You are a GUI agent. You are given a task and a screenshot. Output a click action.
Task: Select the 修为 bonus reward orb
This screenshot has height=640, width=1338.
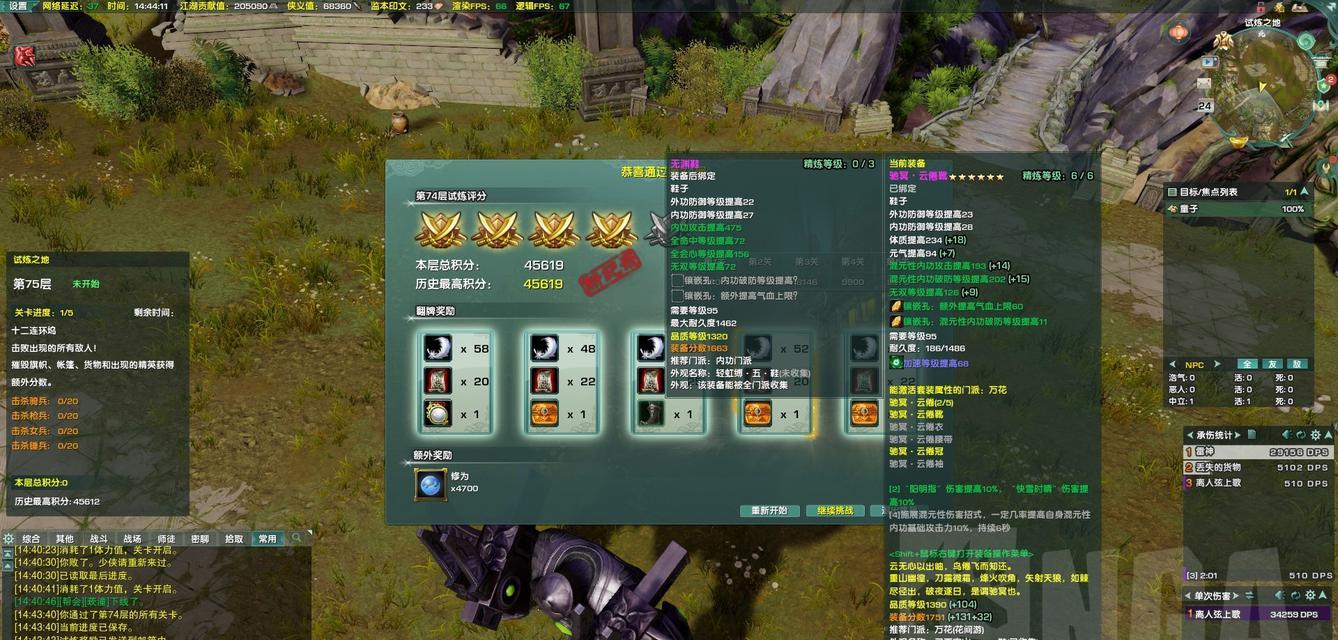click(x=430, y=484)
